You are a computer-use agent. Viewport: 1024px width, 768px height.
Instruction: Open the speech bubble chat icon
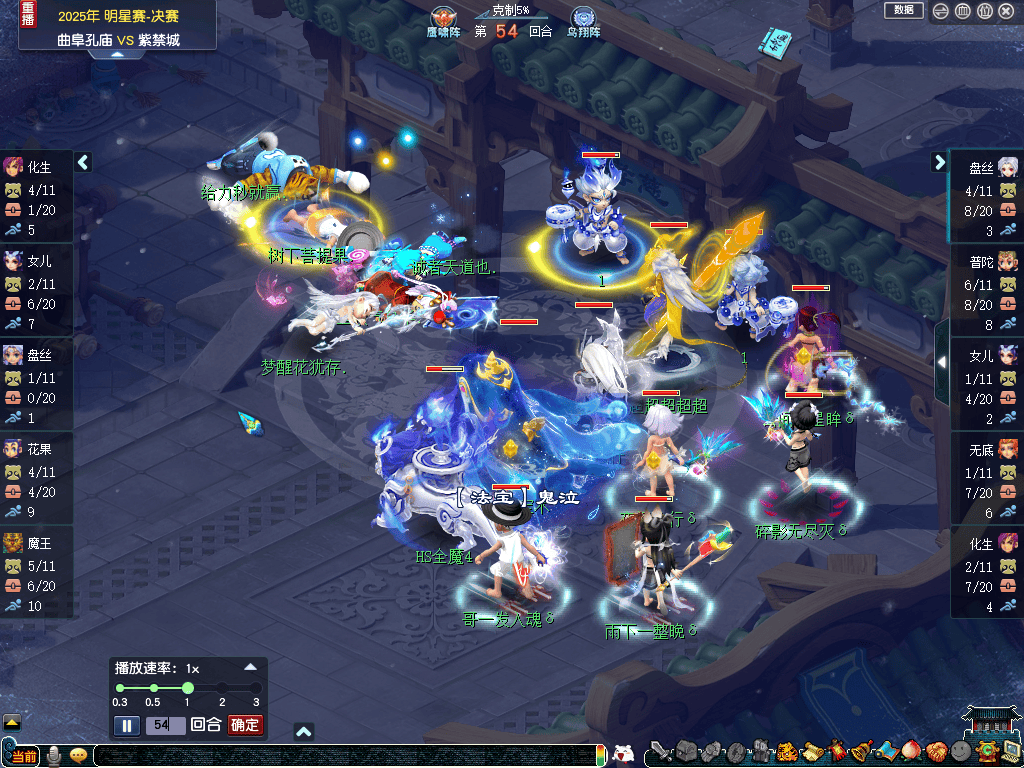[x=78, y=755]
